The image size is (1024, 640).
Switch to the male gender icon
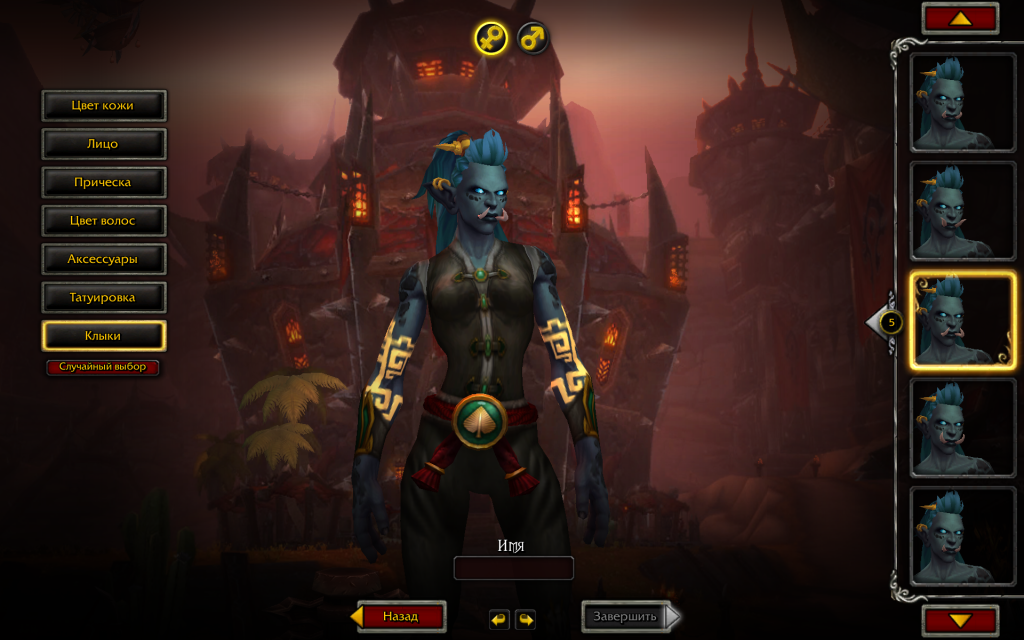[x=534, y=38]
